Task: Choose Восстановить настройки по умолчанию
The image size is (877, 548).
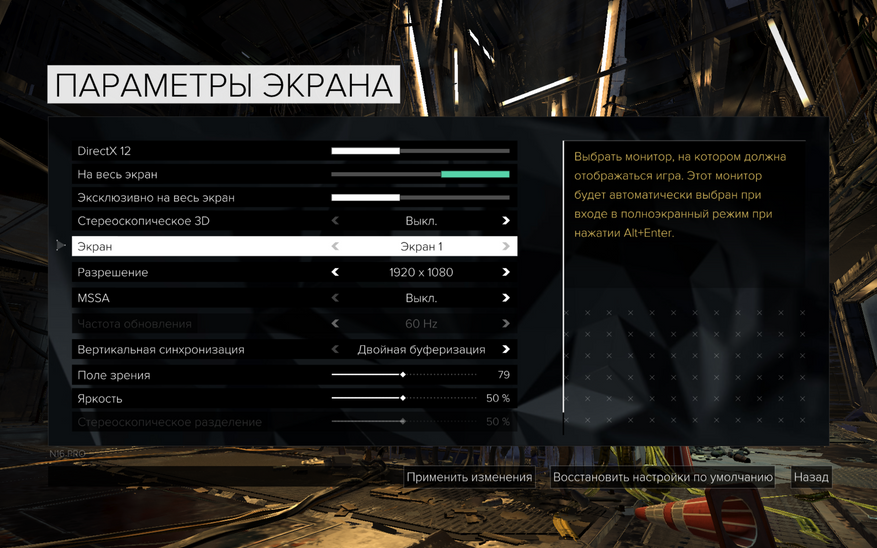Action: [x=663, y=478]
